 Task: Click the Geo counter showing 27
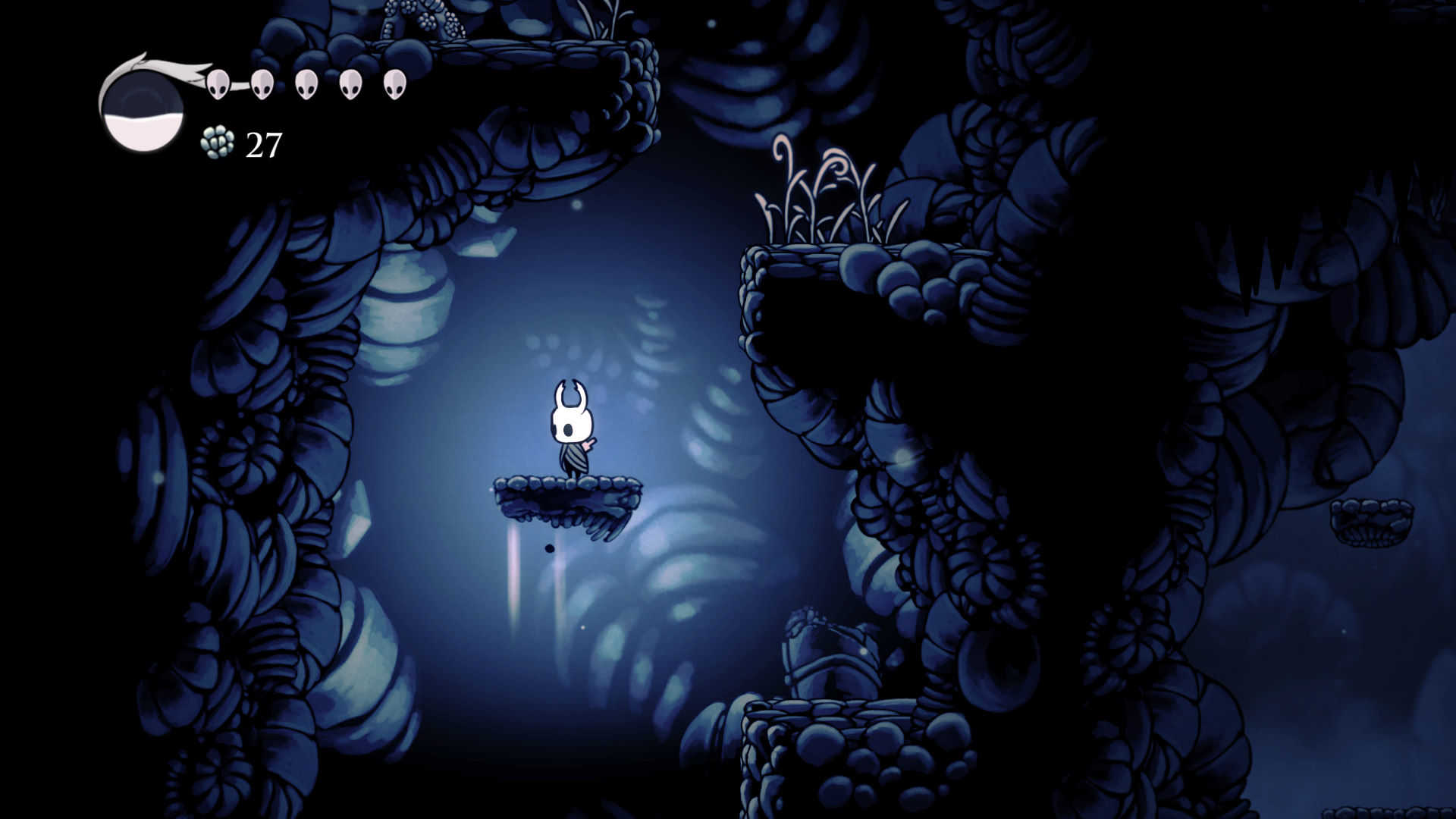263,143
